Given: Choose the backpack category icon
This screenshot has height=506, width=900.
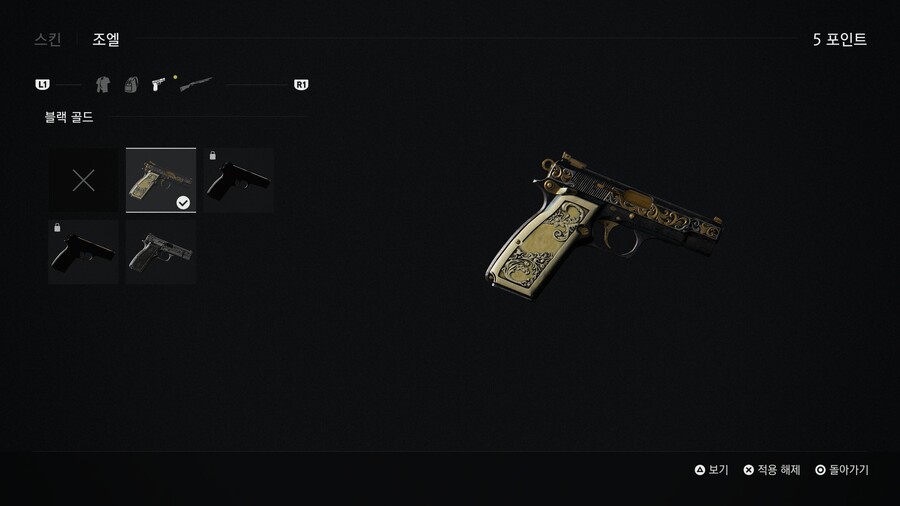Looking at the screenshot, I should 130,85.
